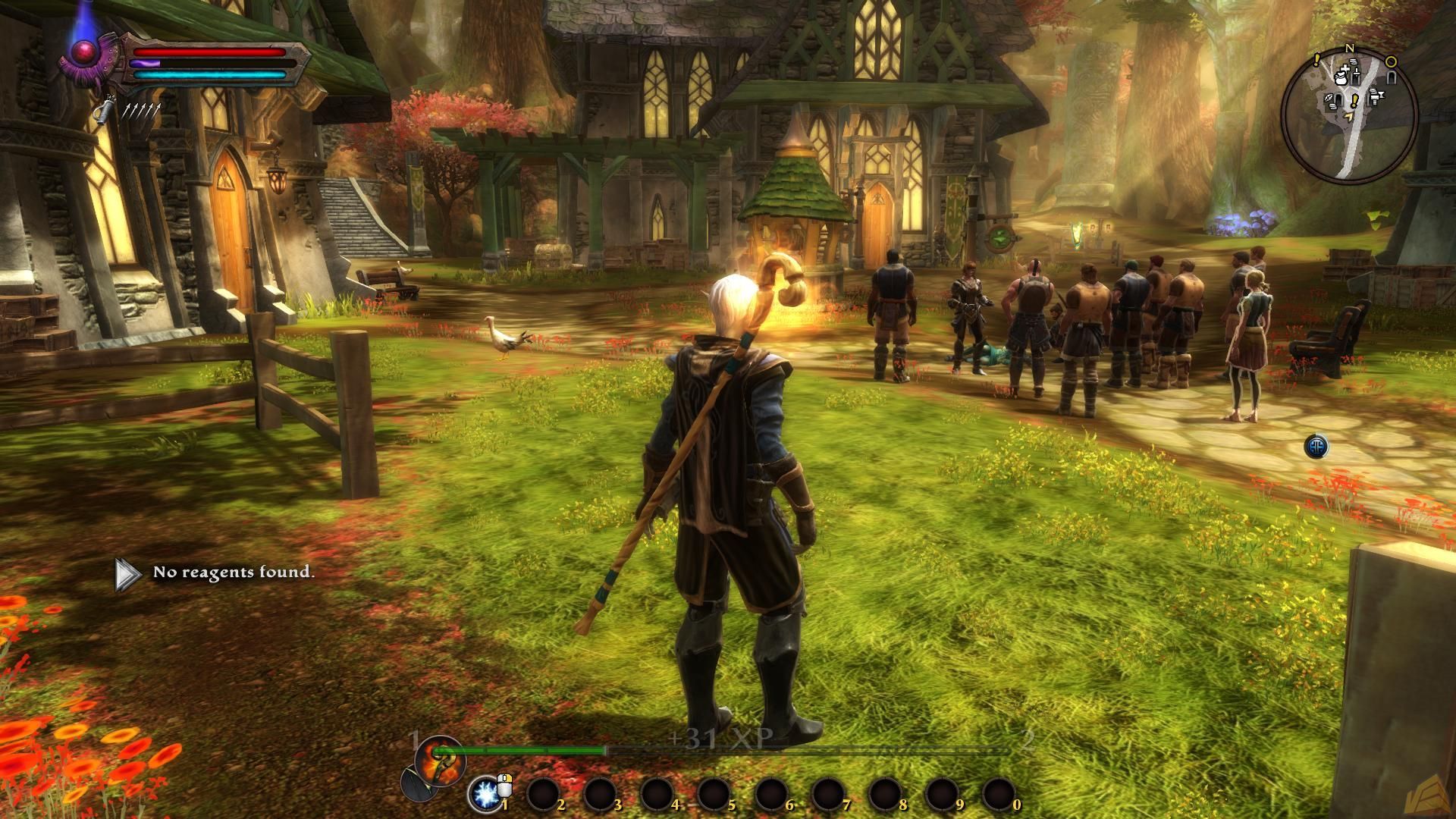
Task: Click the yellow player arrow on the minimap
Action: coord(1349,116)
